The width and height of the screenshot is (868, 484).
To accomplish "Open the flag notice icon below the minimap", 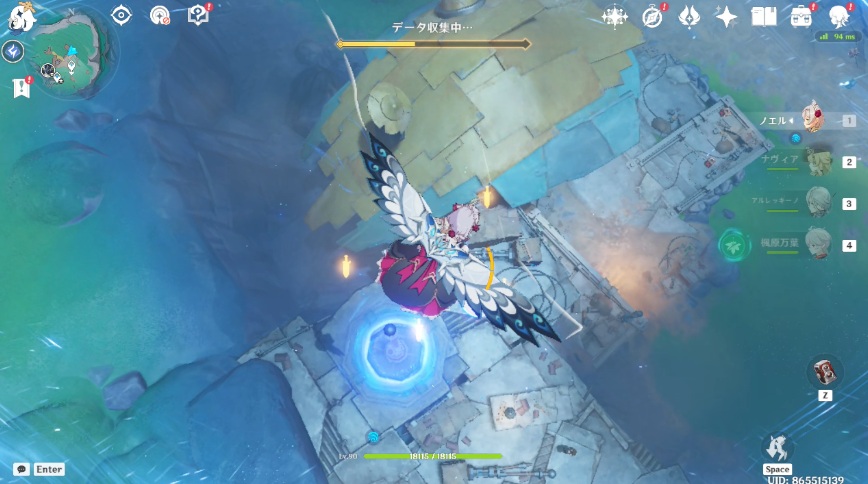I will click(21, 88).
